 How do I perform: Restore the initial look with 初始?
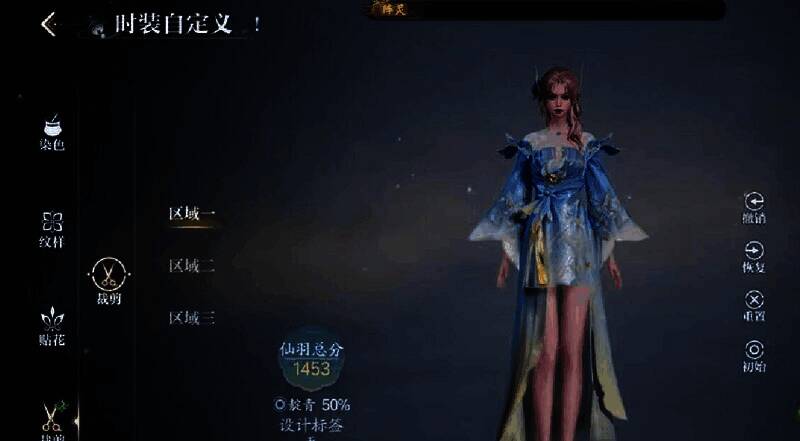click(x=754, y=355)
